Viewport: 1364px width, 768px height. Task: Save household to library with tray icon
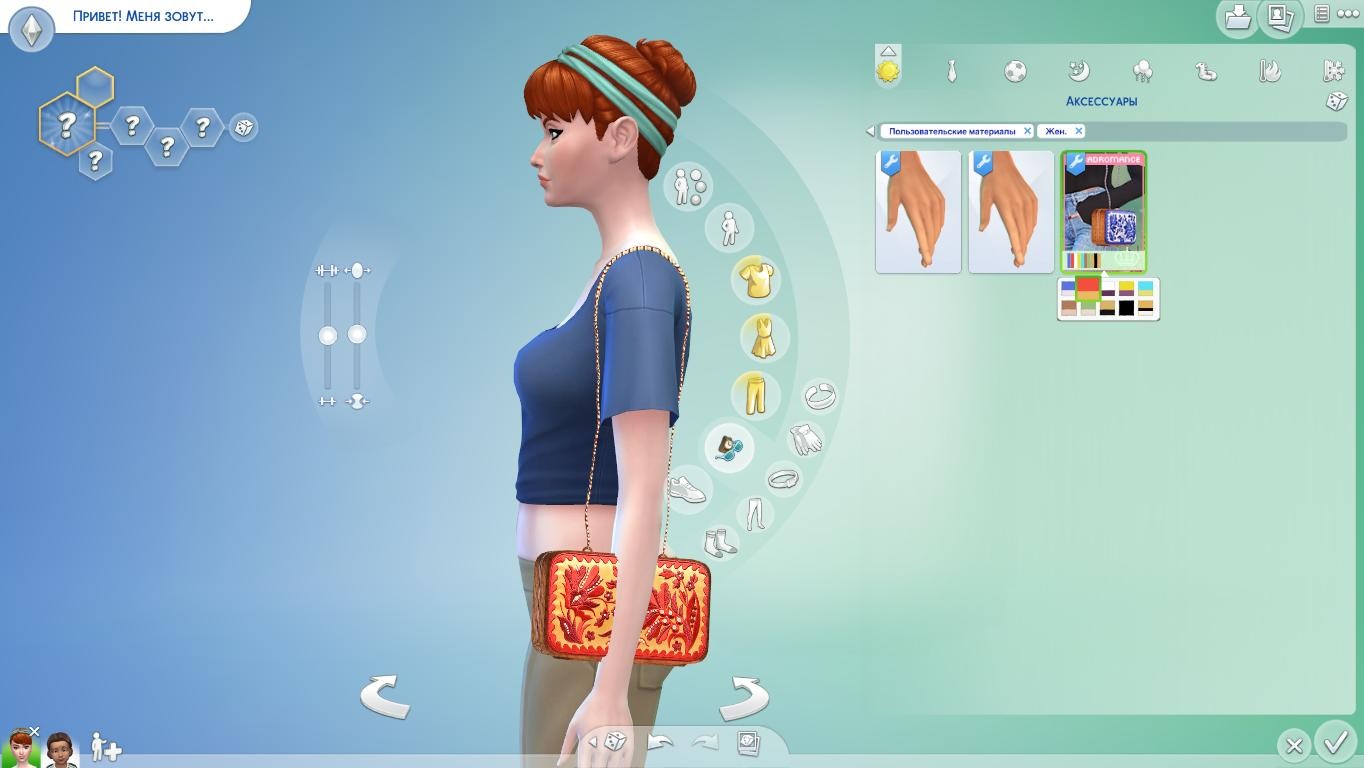pos(1238,17)
